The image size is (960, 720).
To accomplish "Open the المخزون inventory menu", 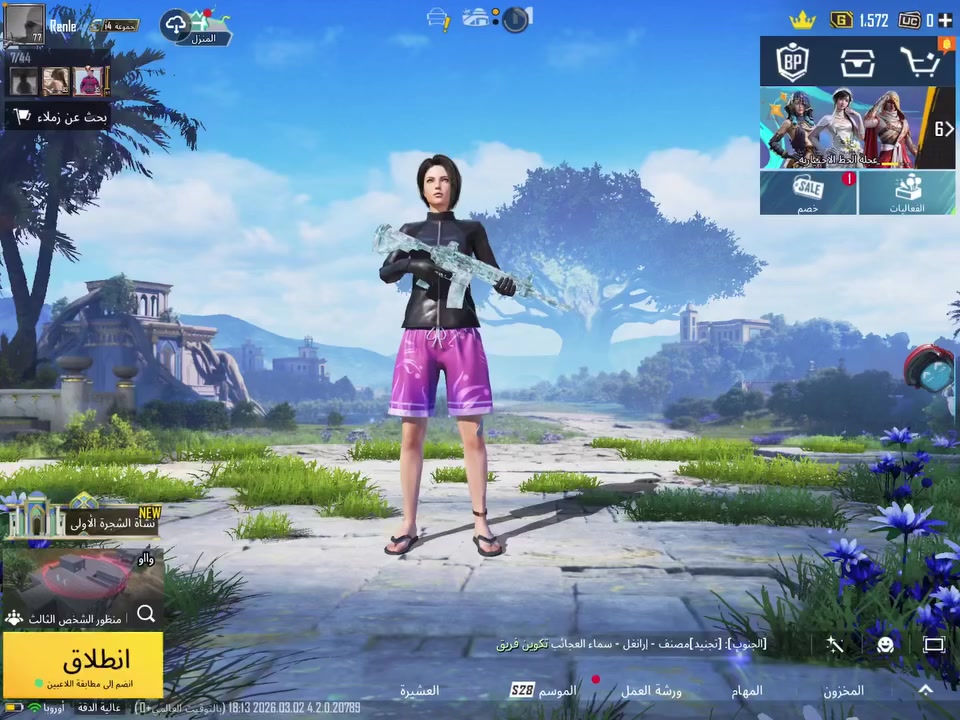I will 843,690.
